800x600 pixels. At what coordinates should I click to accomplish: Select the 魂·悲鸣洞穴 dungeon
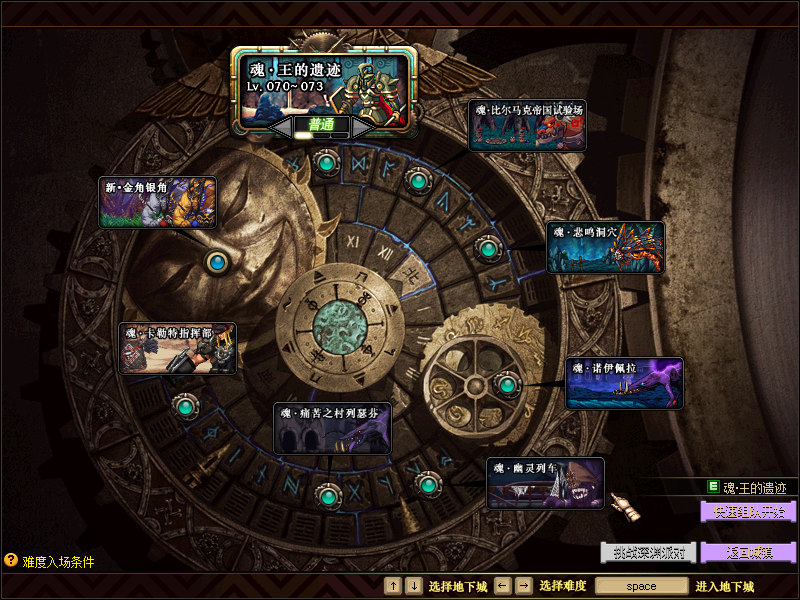tap(605, 247)
